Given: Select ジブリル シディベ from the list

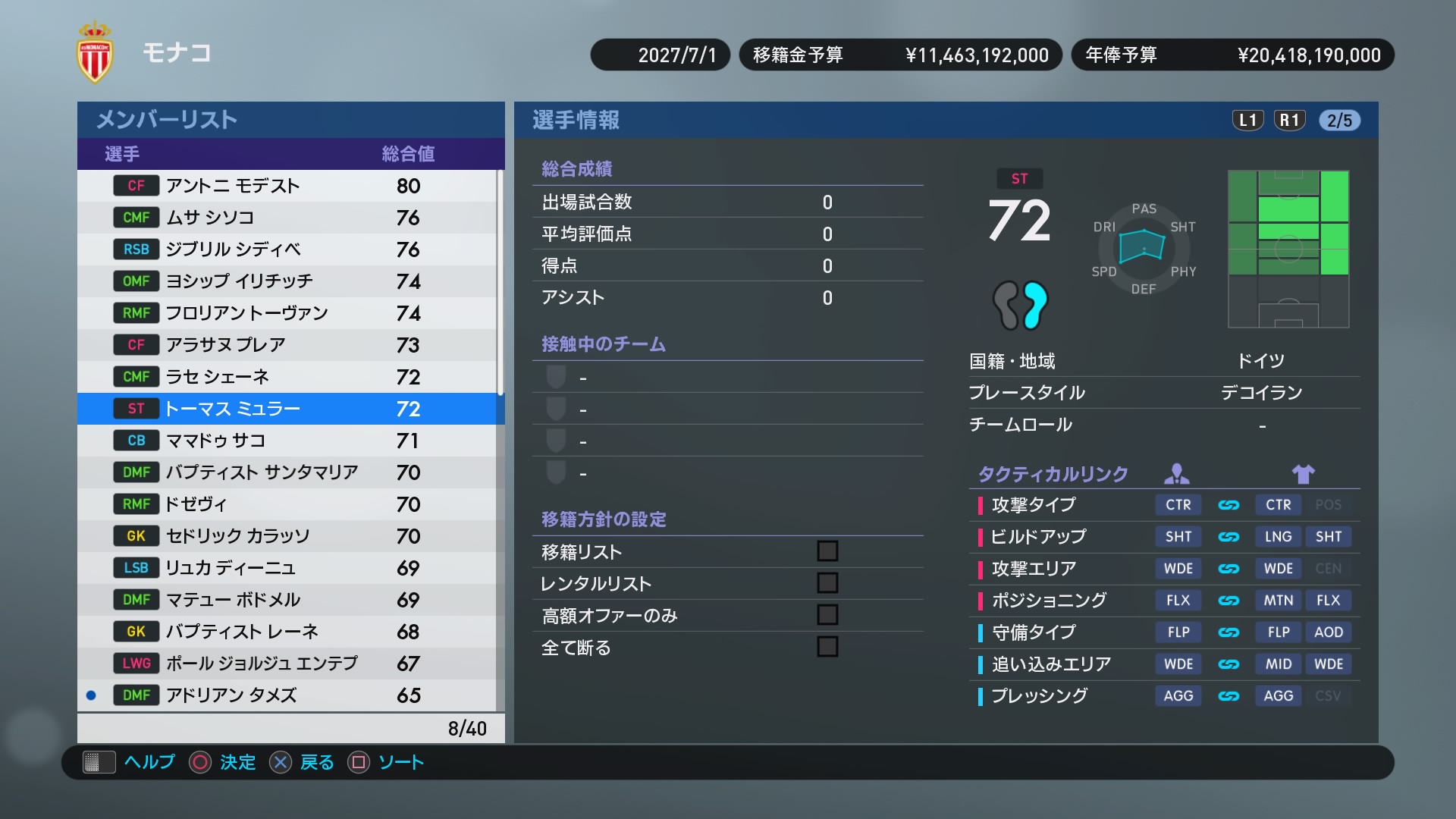Looking at the screenshot, I should 288,249.
